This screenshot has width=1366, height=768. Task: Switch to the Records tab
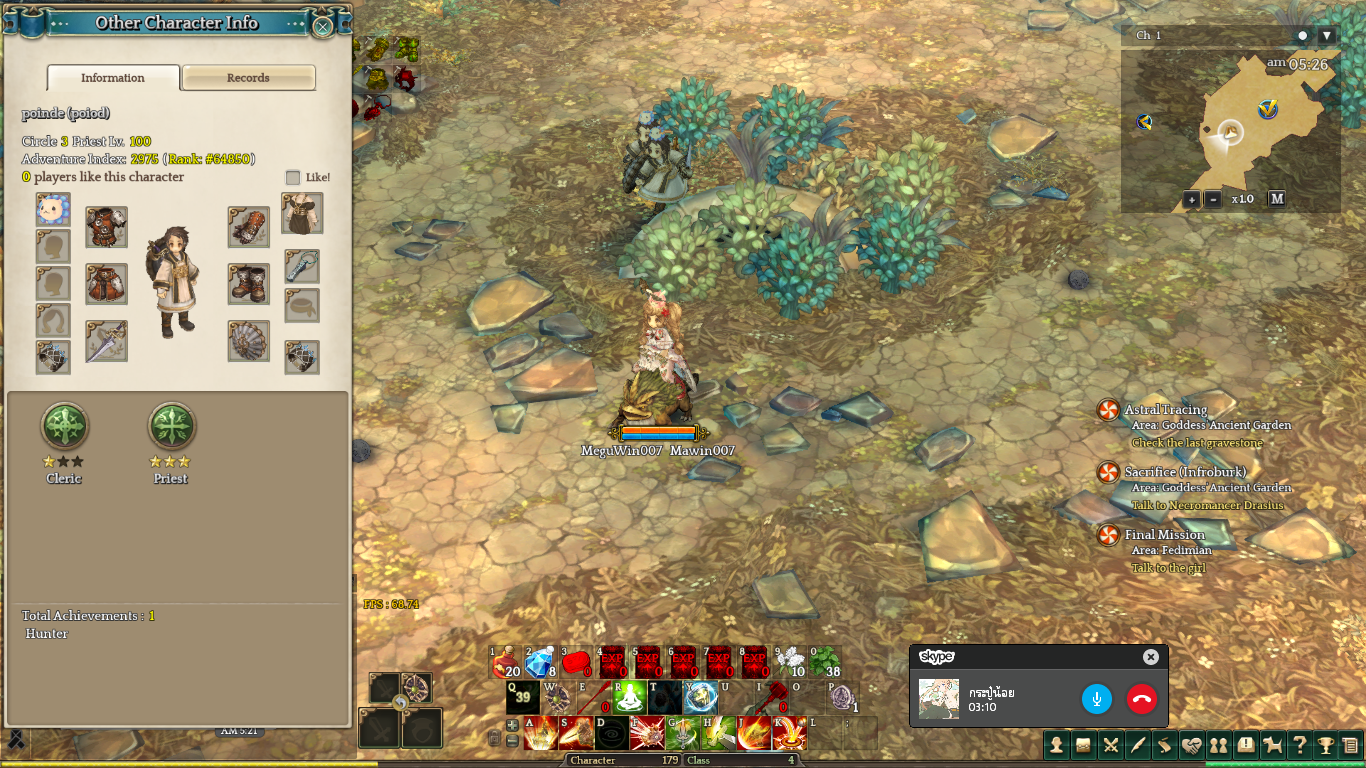[x=248, y=78]
